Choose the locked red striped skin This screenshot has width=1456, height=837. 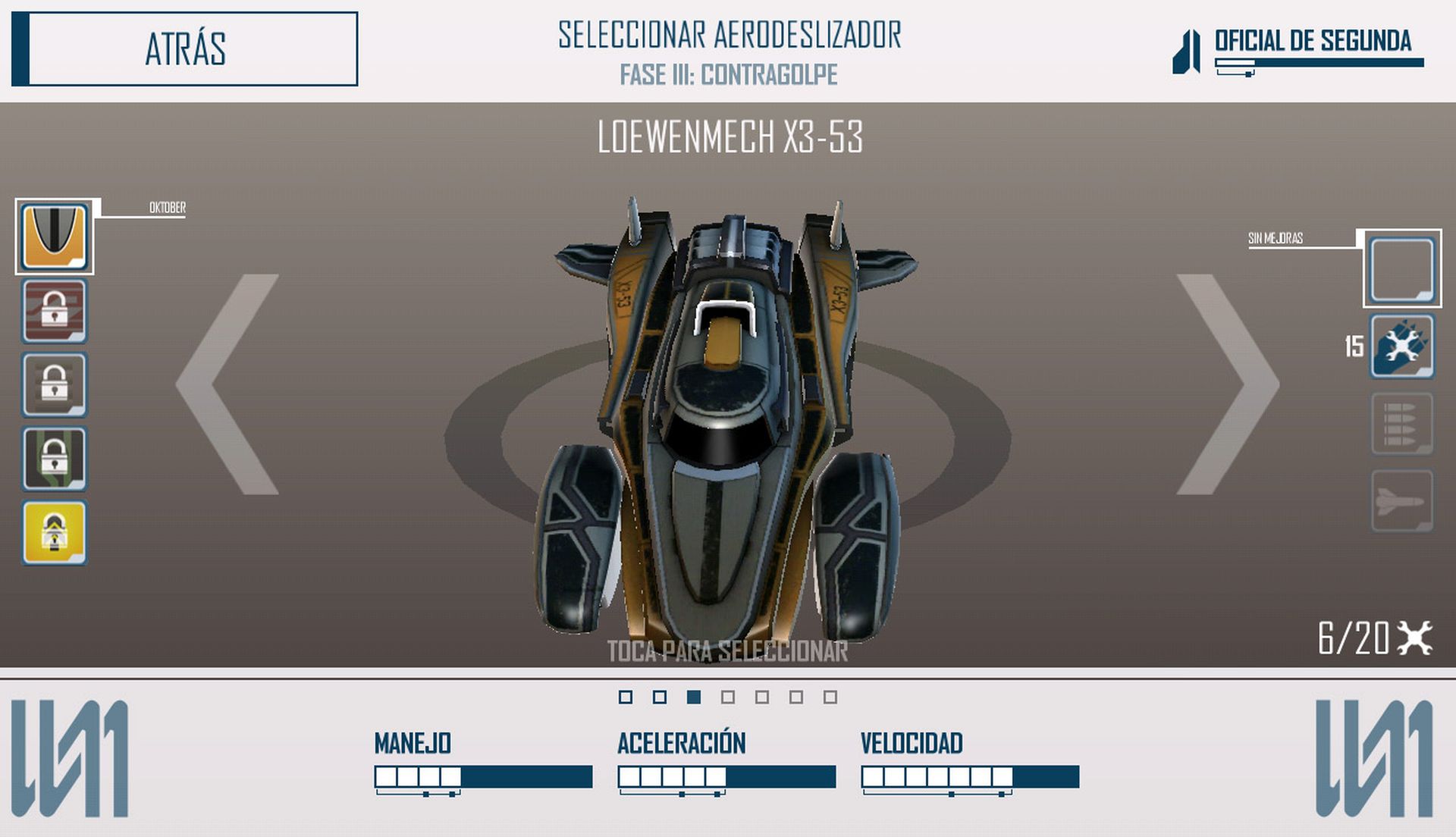click(55, 311)
